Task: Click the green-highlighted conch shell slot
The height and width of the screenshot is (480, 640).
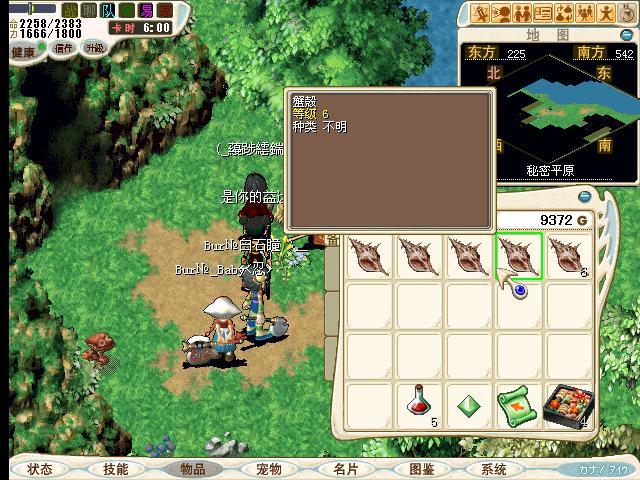Action: (518, 256)
